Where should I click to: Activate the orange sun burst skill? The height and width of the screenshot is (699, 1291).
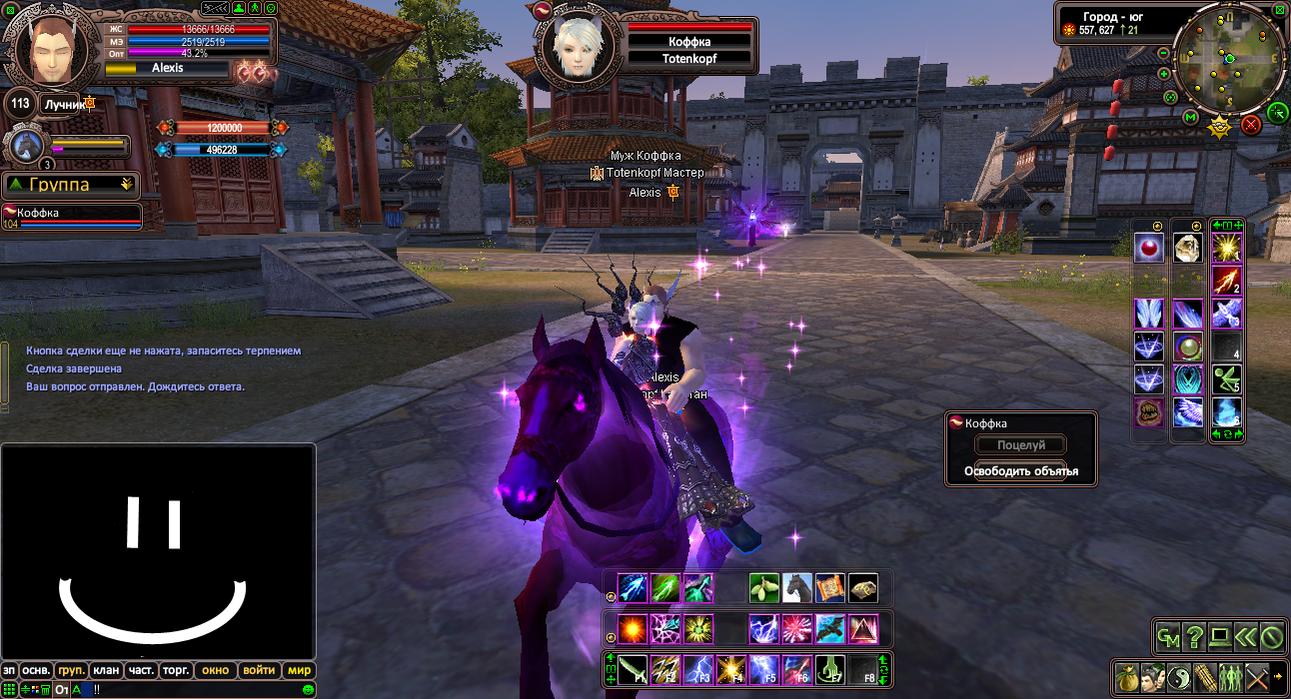click(x=632, y=629)
